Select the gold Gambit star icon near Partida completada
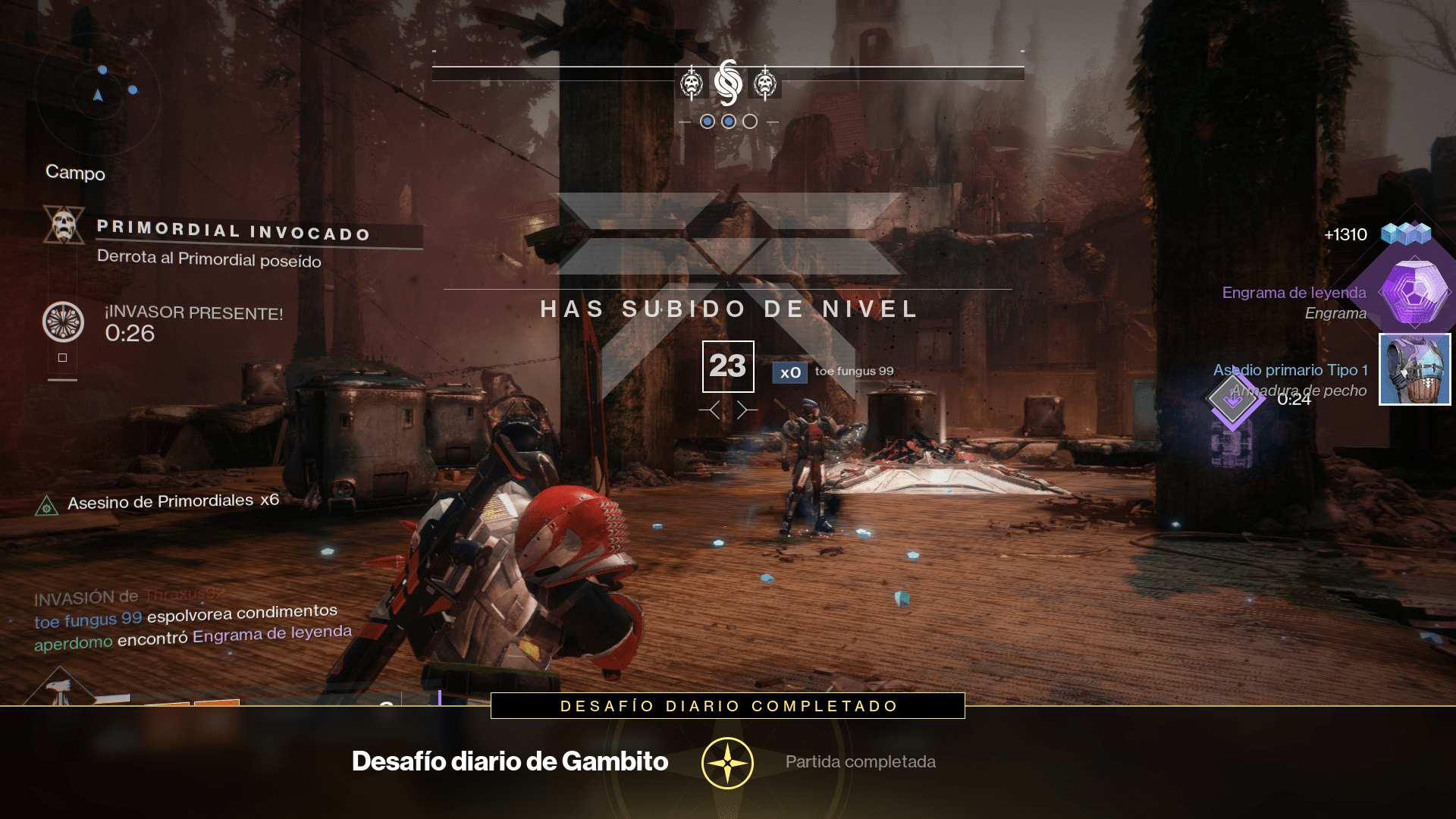The width and height of the screenshot is (1456, 819). (x=726, y=761)
